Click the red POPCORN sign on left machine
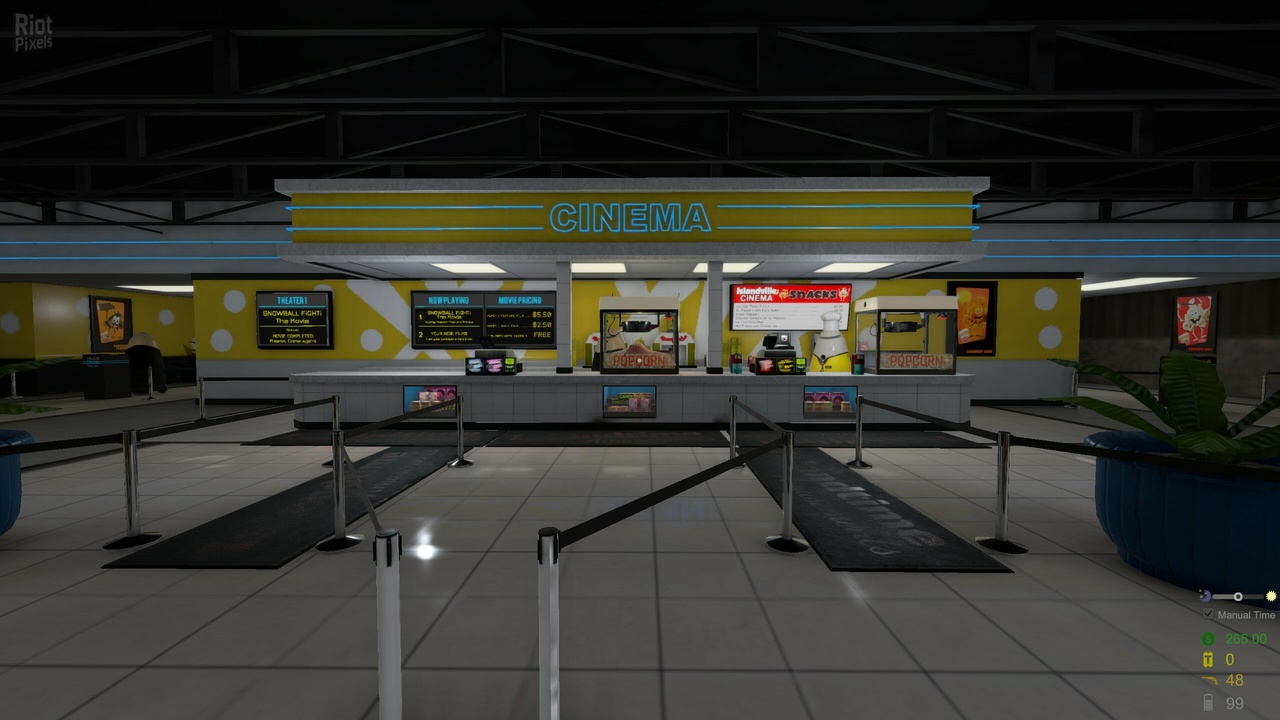The width and height of the screenshot is (1280, 720). [639, 360]
